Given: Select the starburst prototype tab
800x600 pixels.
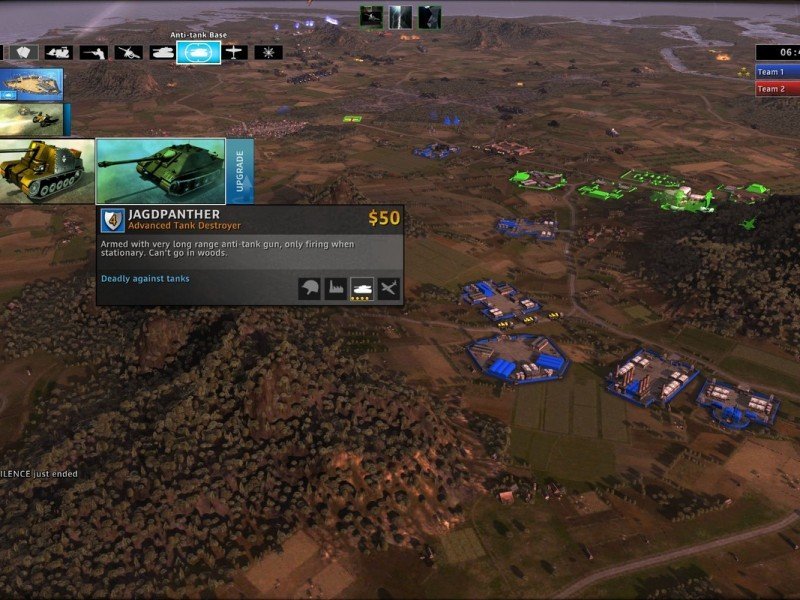Looking at the screenshot, I should point(268,52).
